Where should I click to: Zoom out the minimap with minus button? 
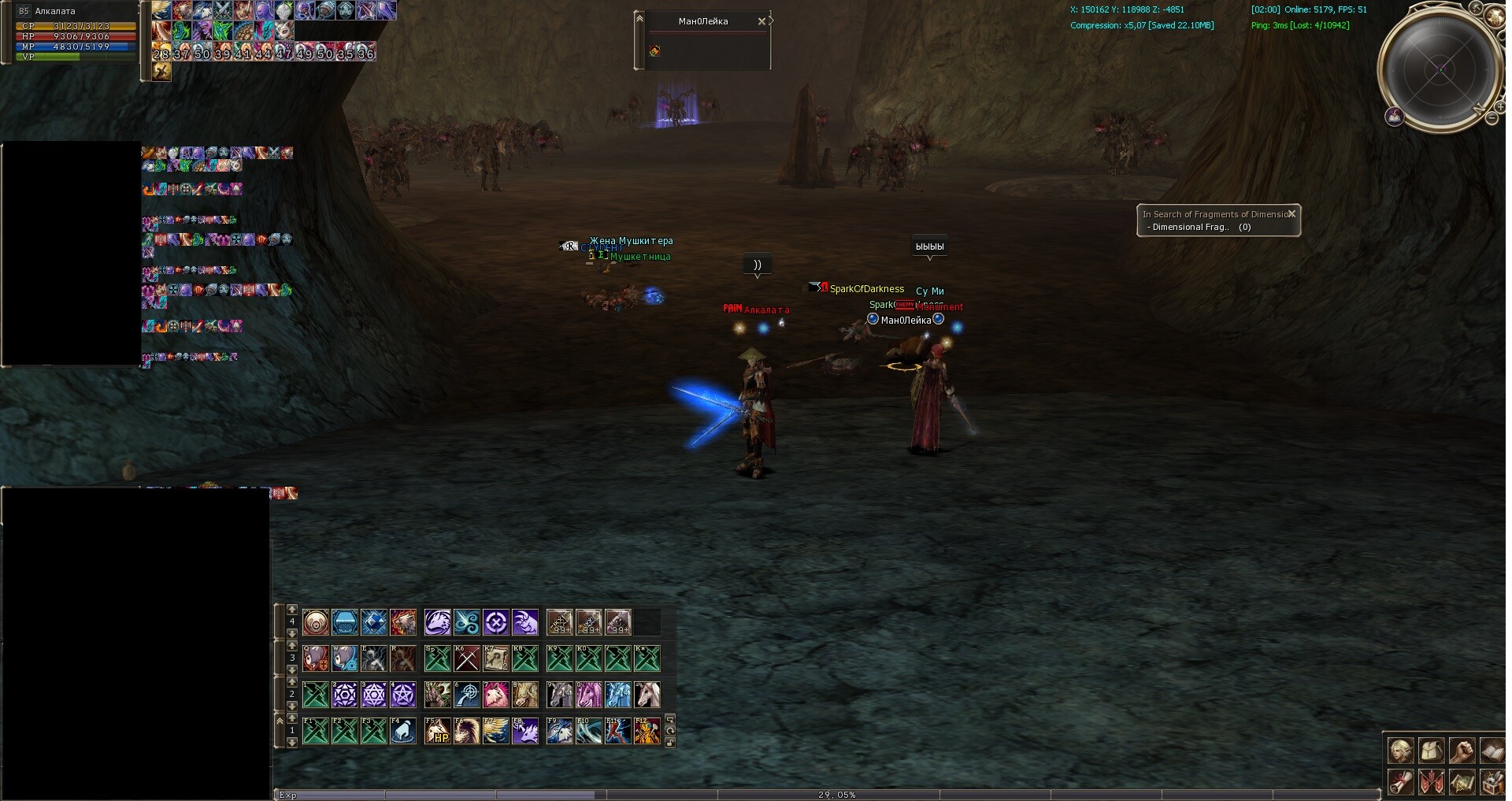pyautogui.click(x=1492, y=118)
